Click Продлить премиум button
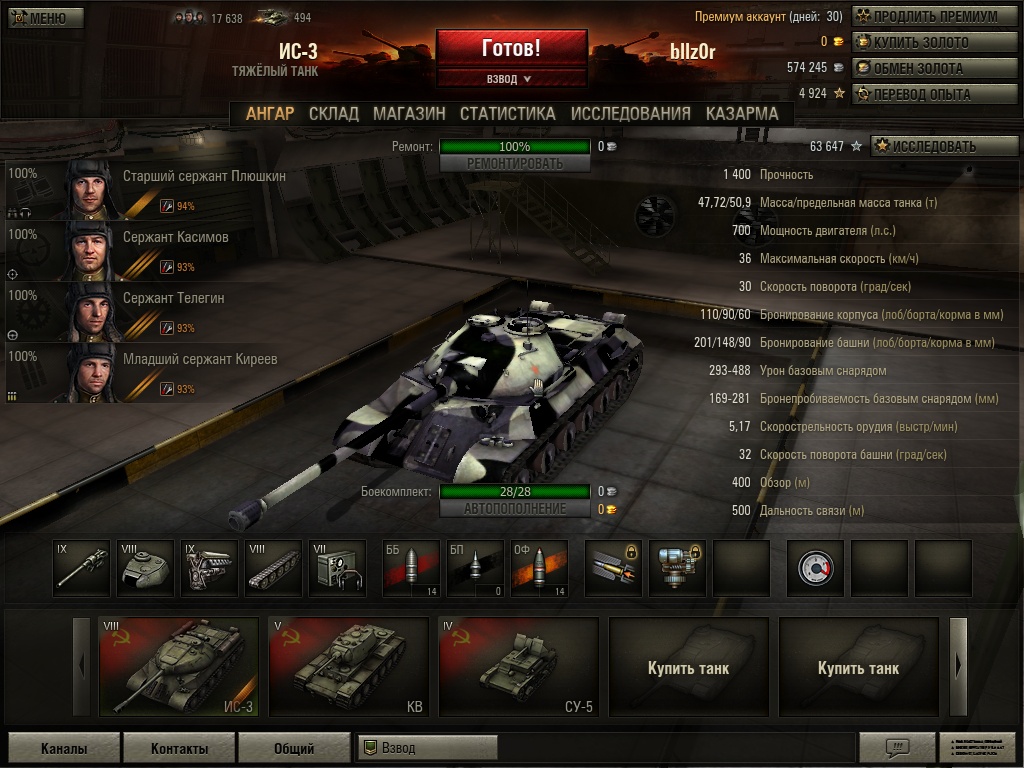The width and height of the screenshot is (1024, 768). pyautogui.click(x=925, y=17)
